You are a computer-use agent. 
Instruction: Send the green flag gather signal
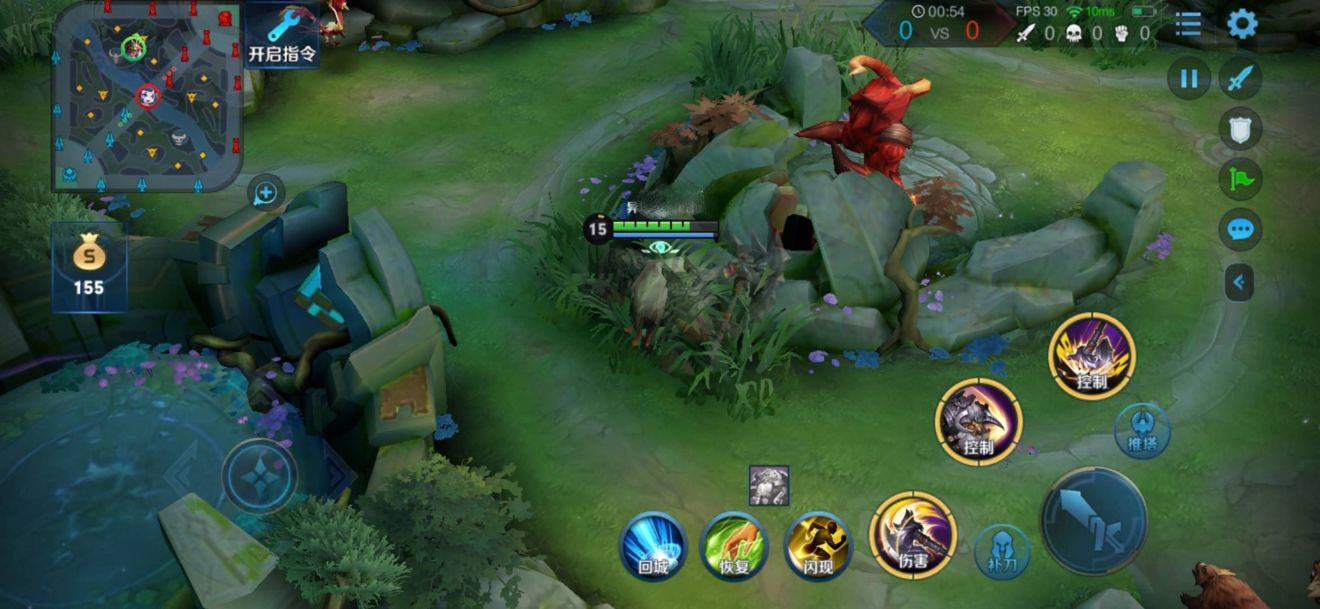tap(1240, 179)
